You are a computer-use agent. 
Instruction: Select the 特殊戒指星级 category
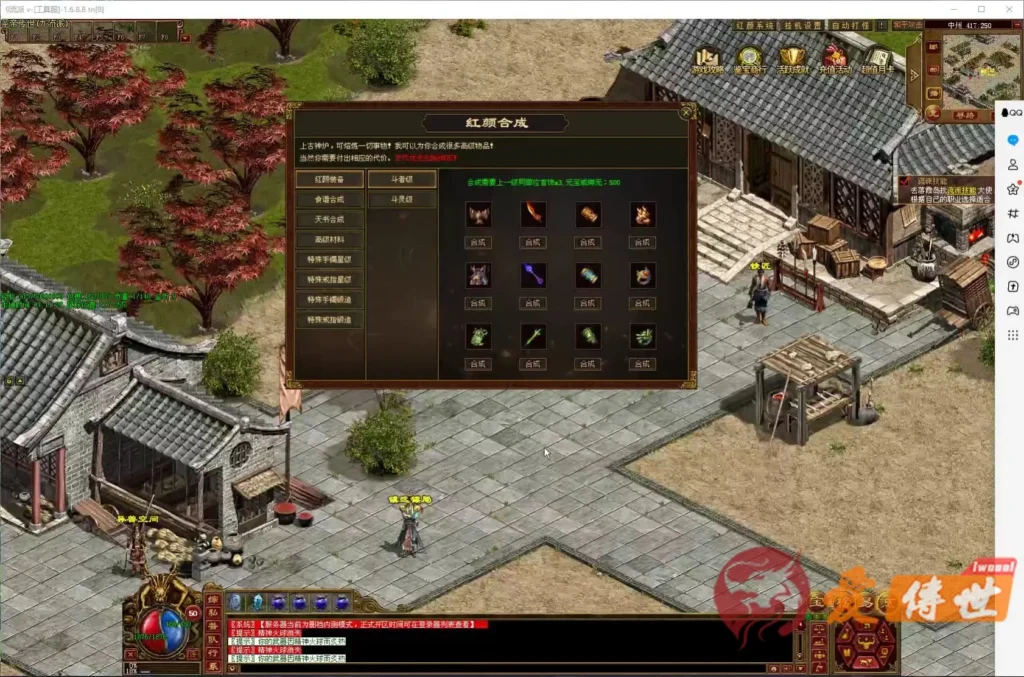coord(329,280)
